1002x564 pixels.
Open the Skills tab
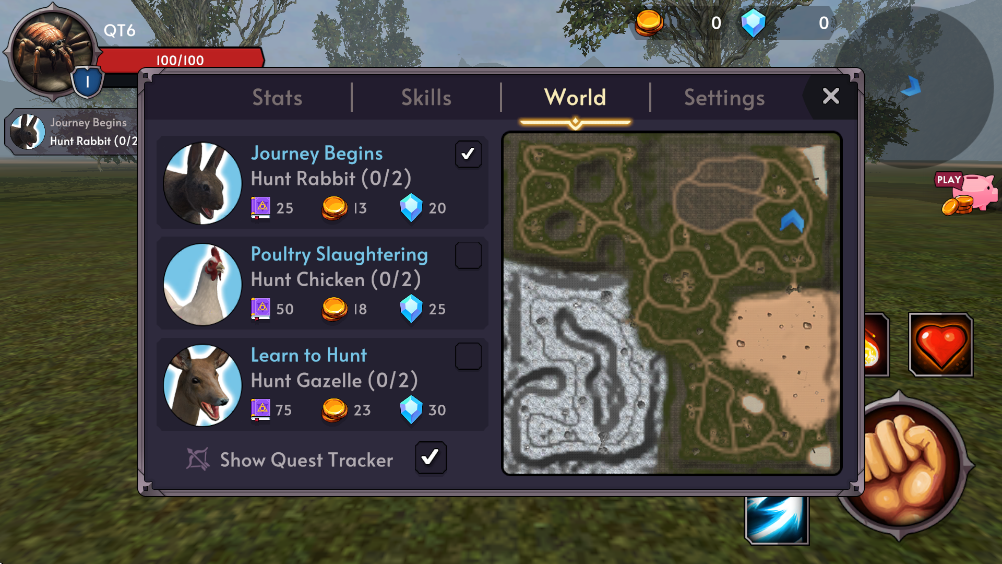(x=426, y=98)
